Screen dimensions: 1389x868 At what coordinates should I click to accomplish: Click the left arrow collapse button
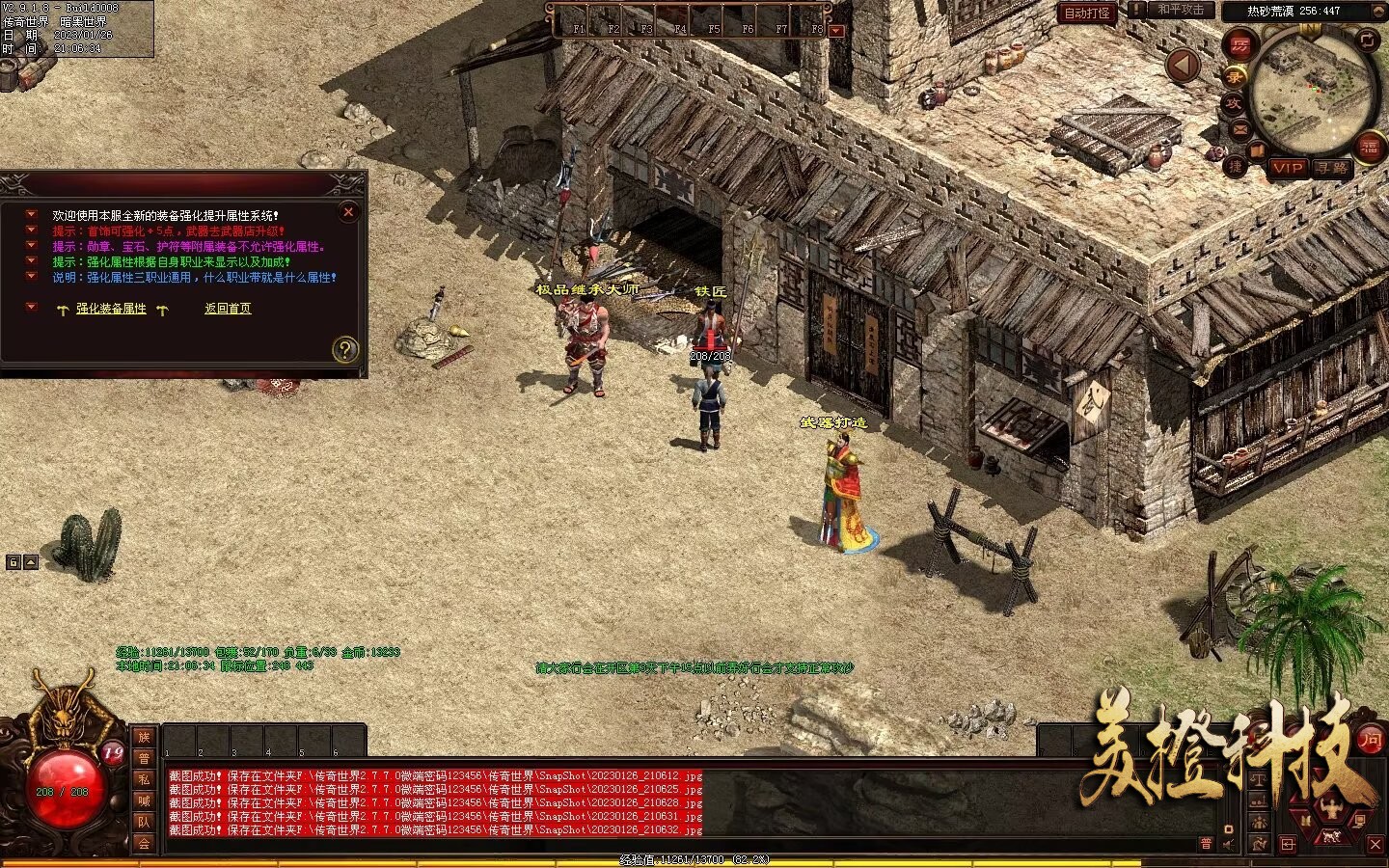coord(1183,66)
